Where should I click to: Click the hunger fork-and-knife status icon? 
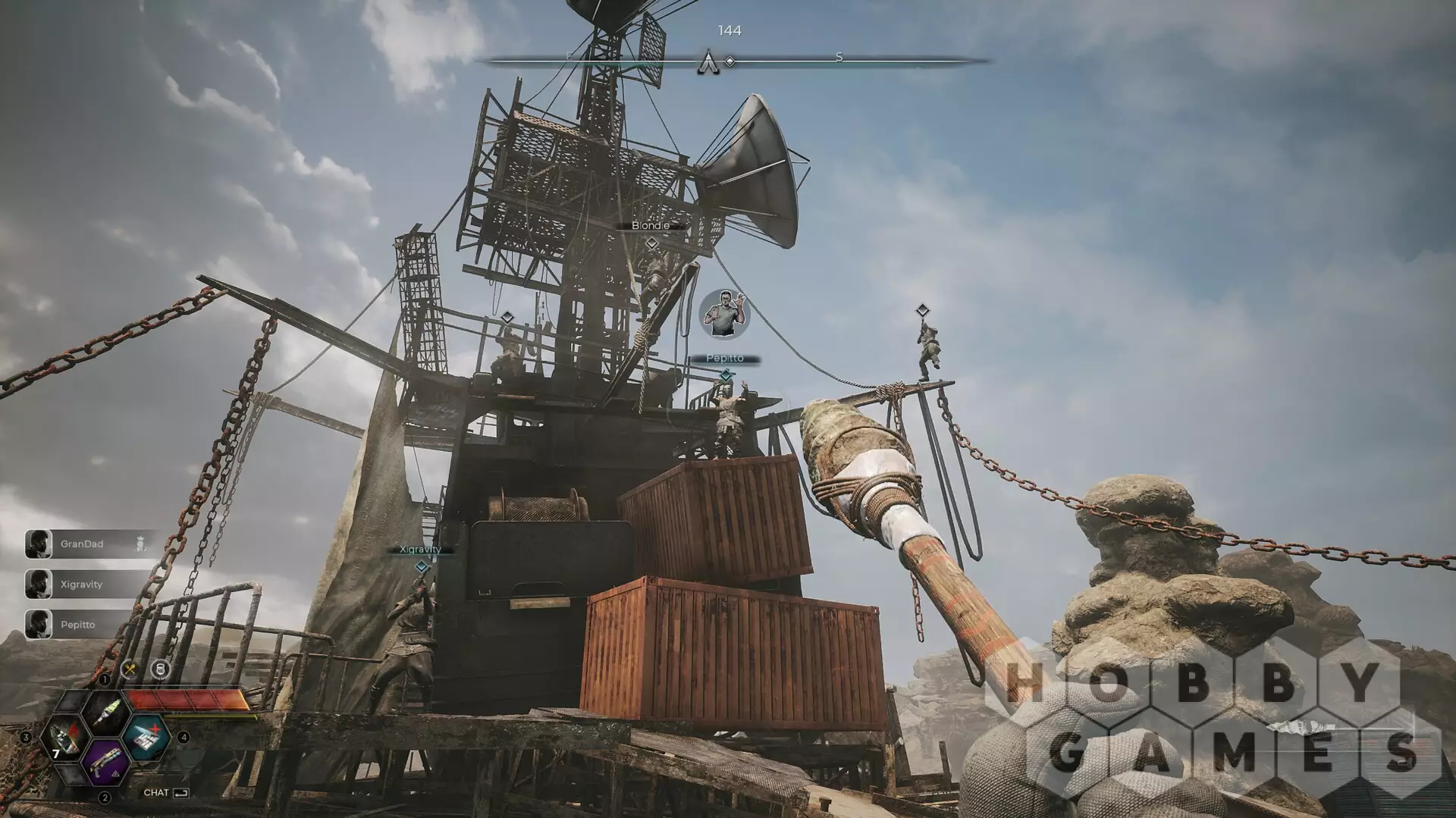[x=130, y=669]
